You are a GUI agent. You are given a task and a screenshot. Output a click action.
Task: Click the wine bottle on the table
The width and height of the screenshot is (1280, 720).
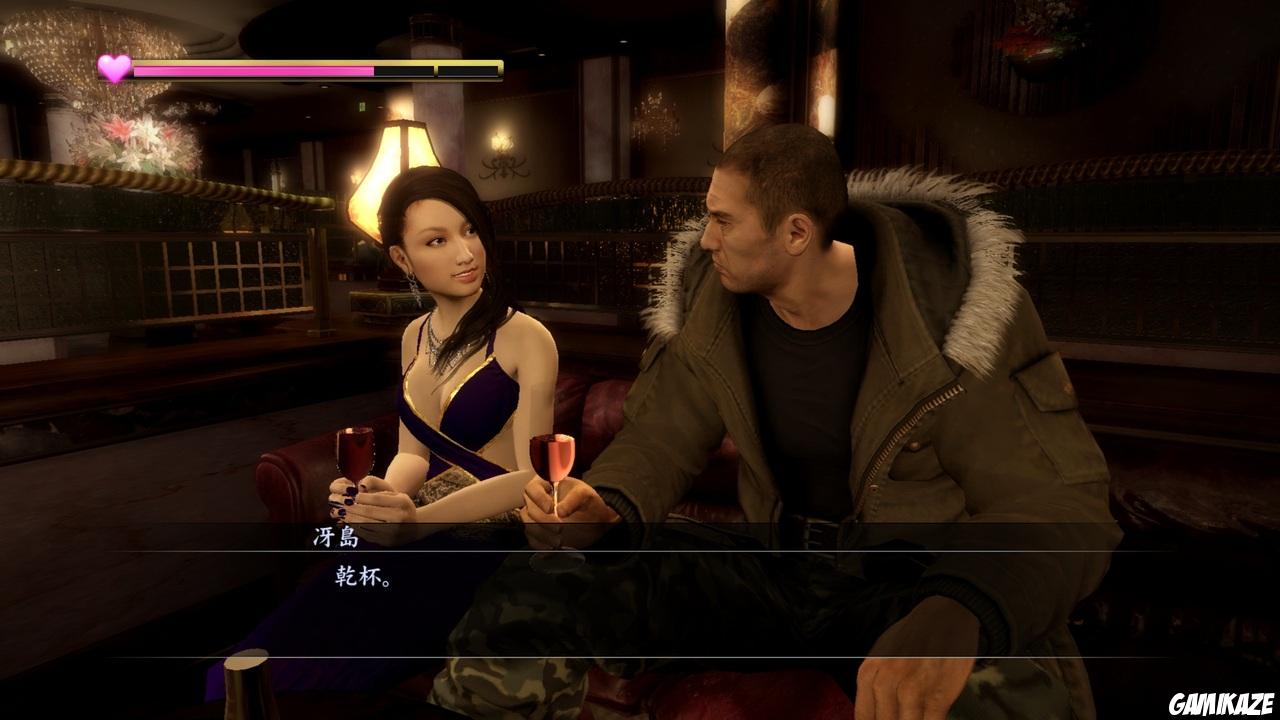(245, 695)
